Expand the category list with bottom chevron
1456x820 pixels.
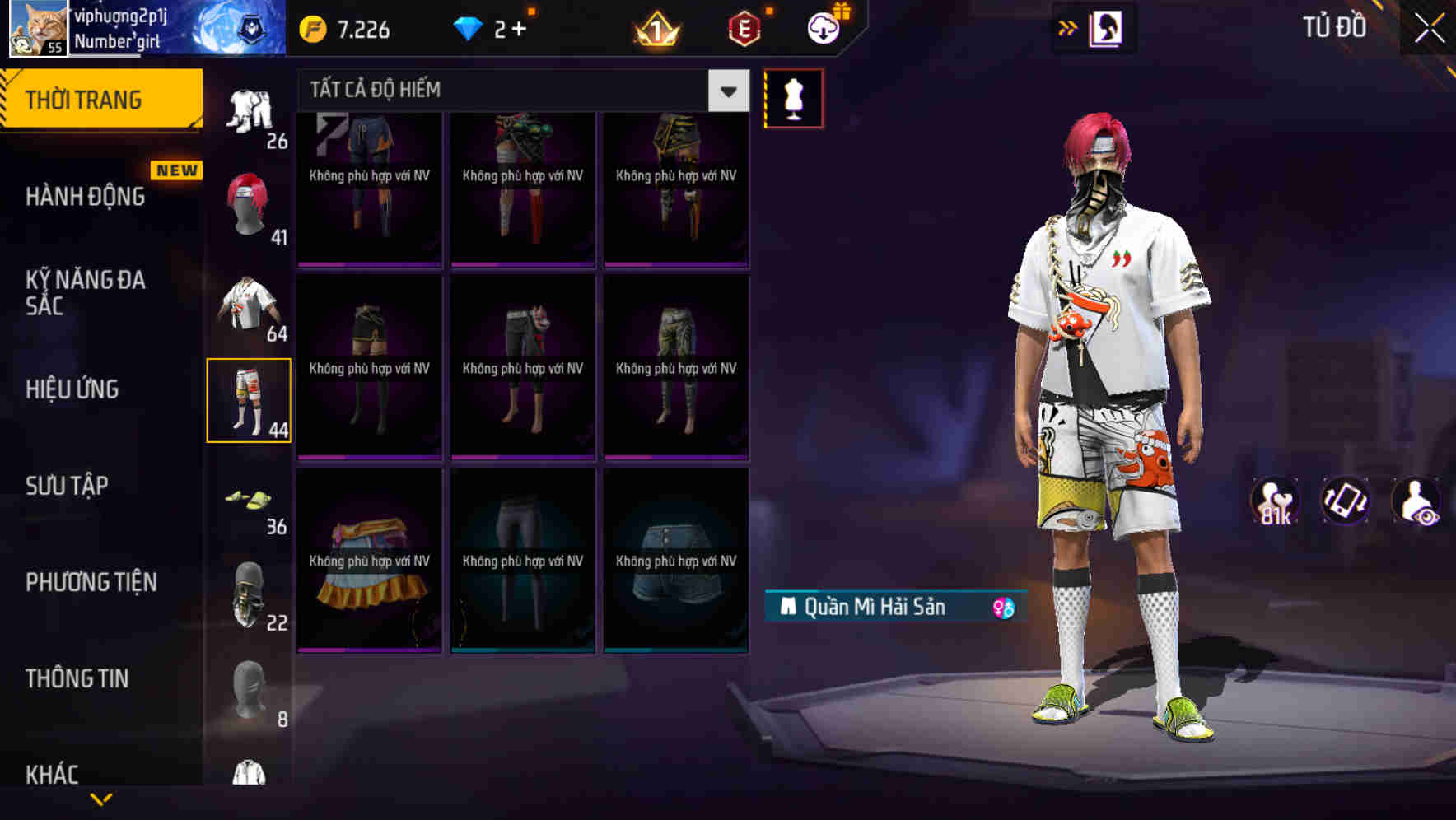101,799
